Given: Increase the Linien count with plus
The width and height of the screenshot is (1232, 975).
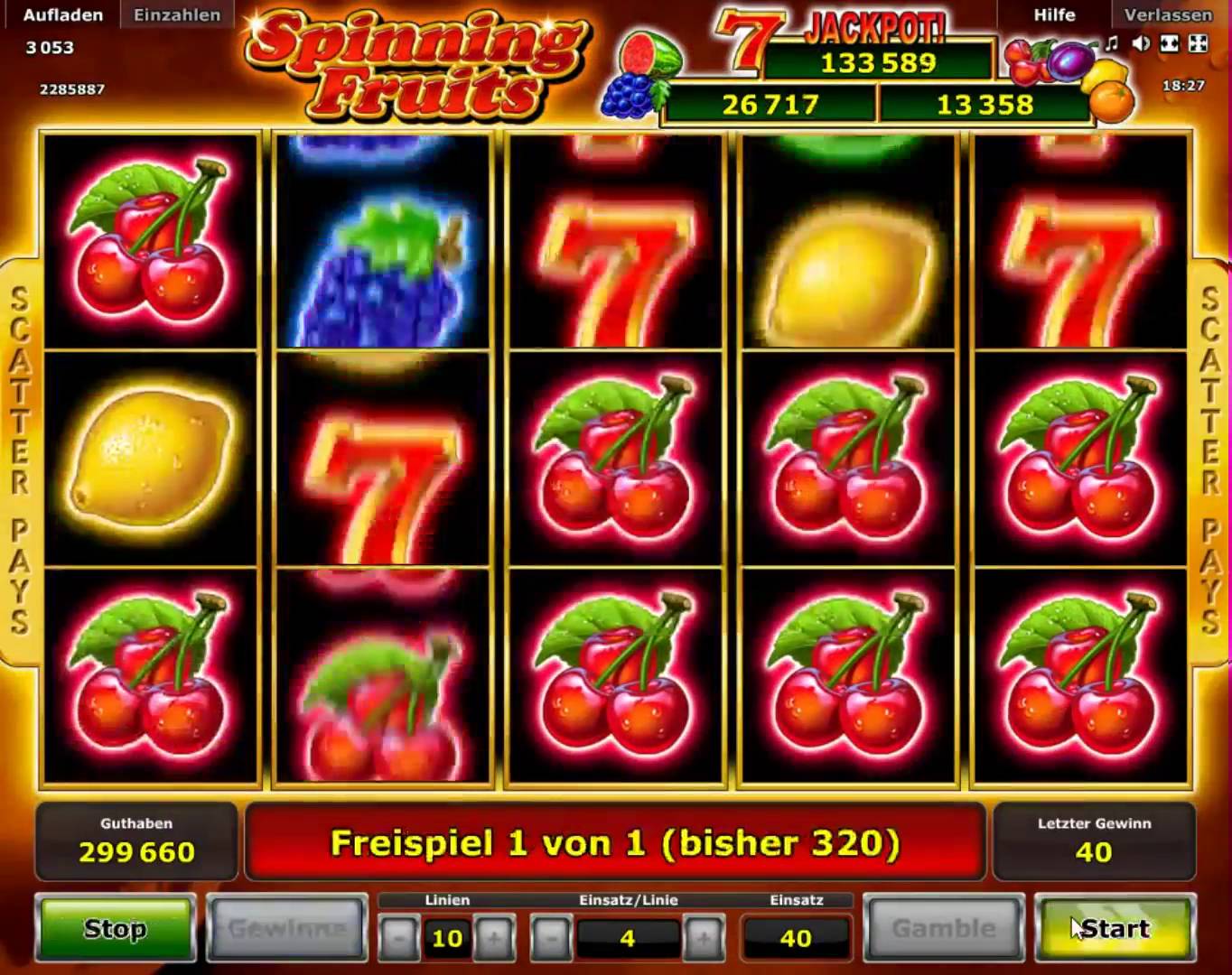Looking at the screenshot, I should [494, 939].
